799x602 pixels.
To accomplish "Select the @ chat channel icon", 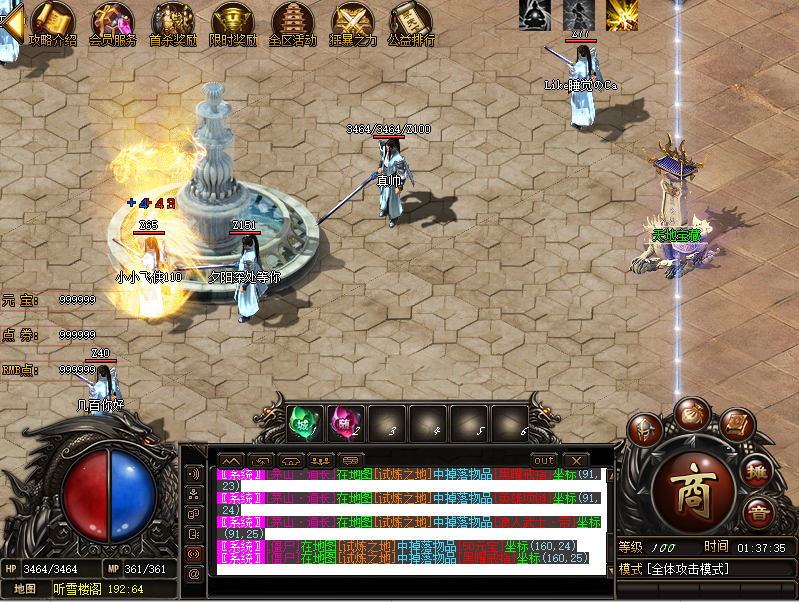I will [194, 573].
